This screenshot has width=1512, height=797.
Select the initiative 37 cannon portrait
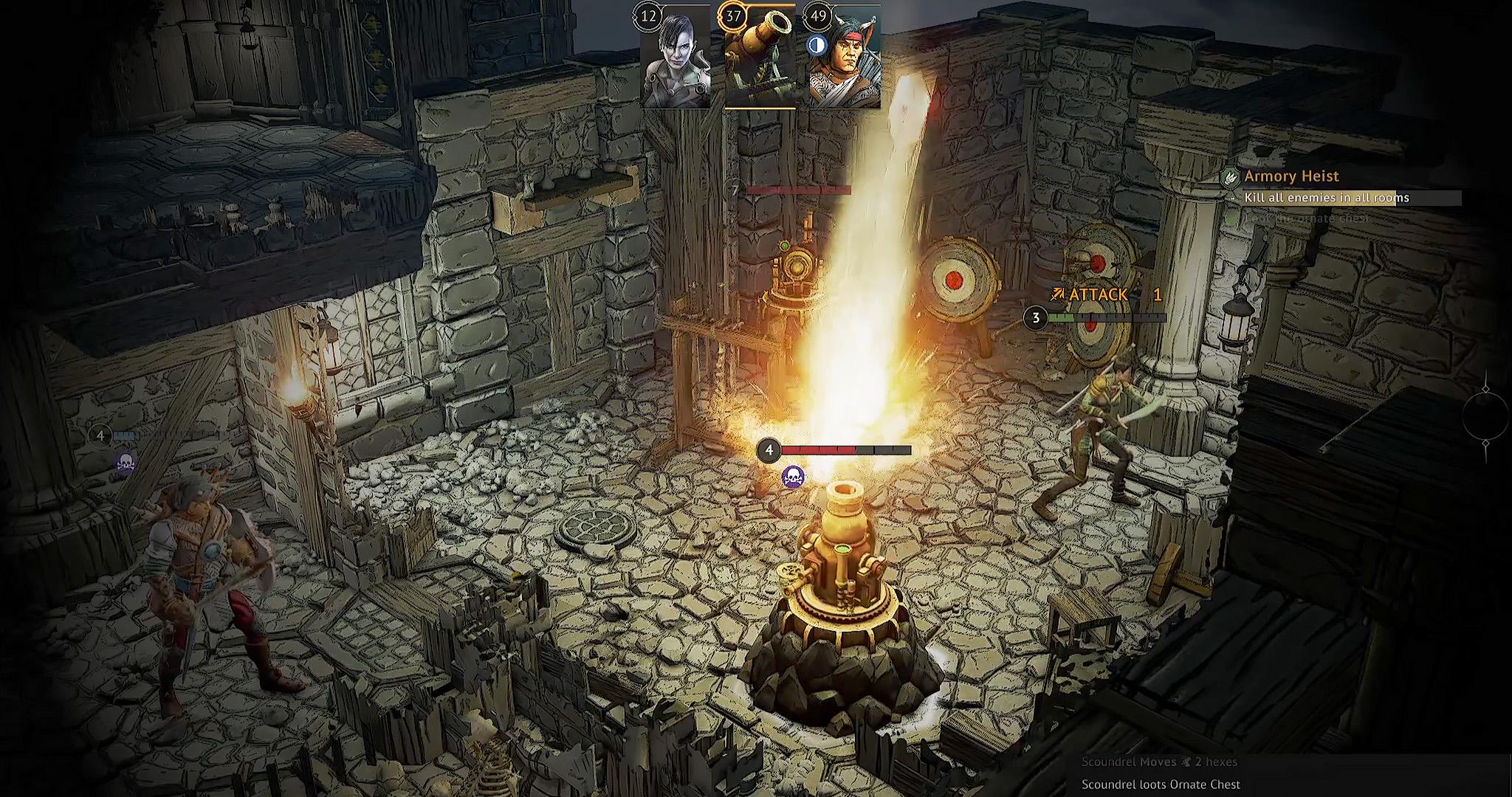(760, 59)
